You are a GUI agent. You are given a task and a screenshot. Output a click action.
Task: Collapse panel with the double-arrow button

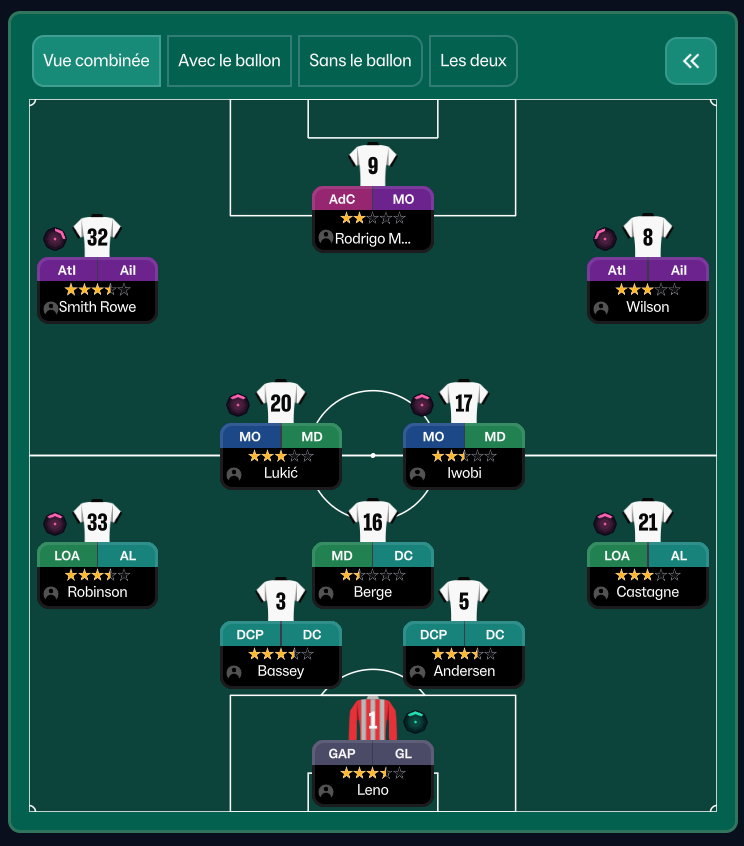pos(690,61)
